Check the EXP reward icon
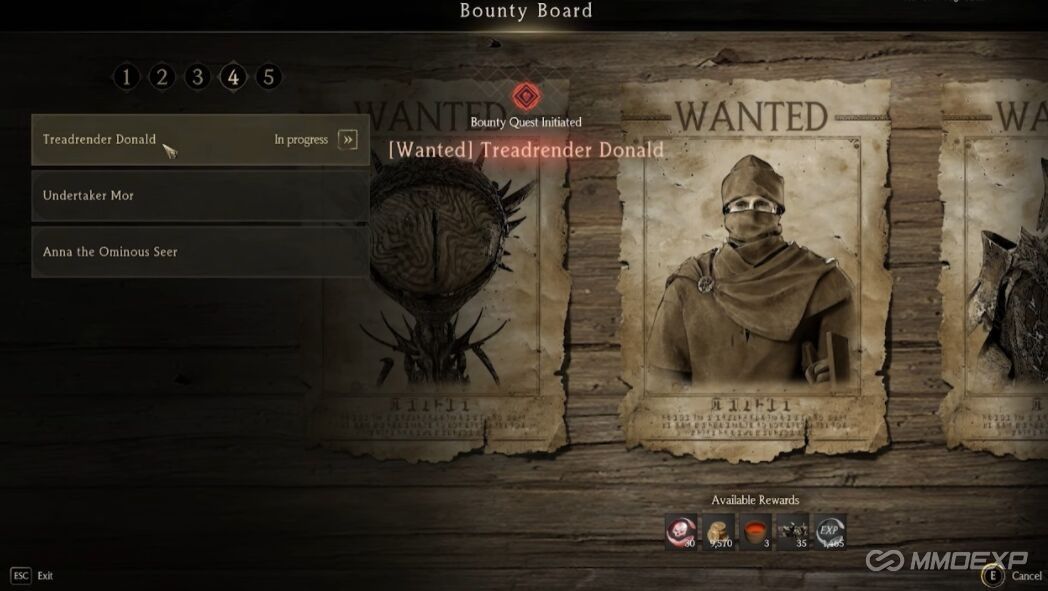The width and height of the screenshot is (1048, 591). [830, 532]
